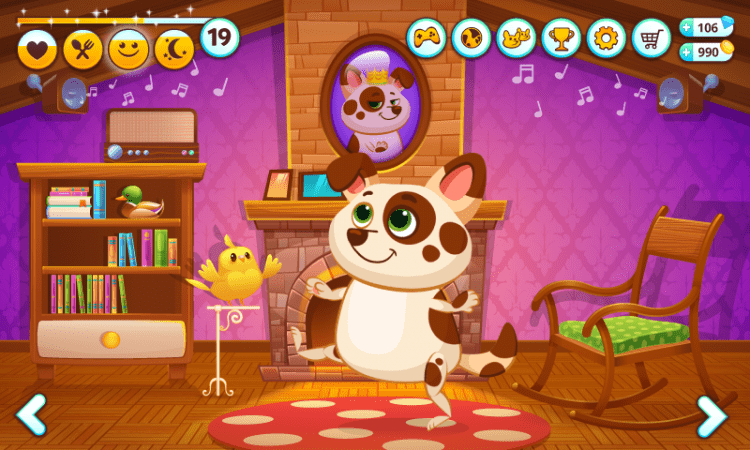
Task: Add more gold coins with plus button
Action: (x=688, y=52)
